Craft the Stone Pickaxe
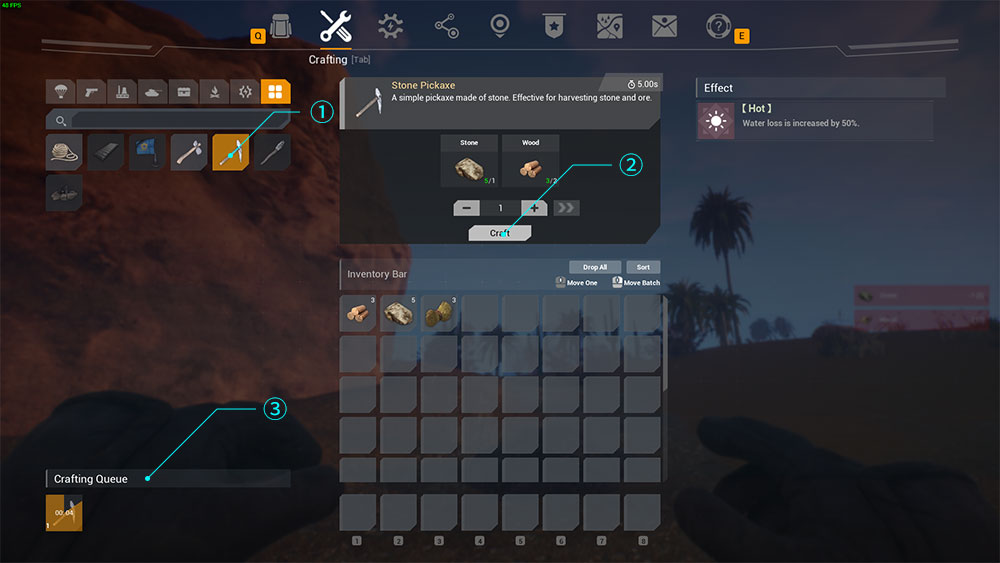 coord(500,233)
